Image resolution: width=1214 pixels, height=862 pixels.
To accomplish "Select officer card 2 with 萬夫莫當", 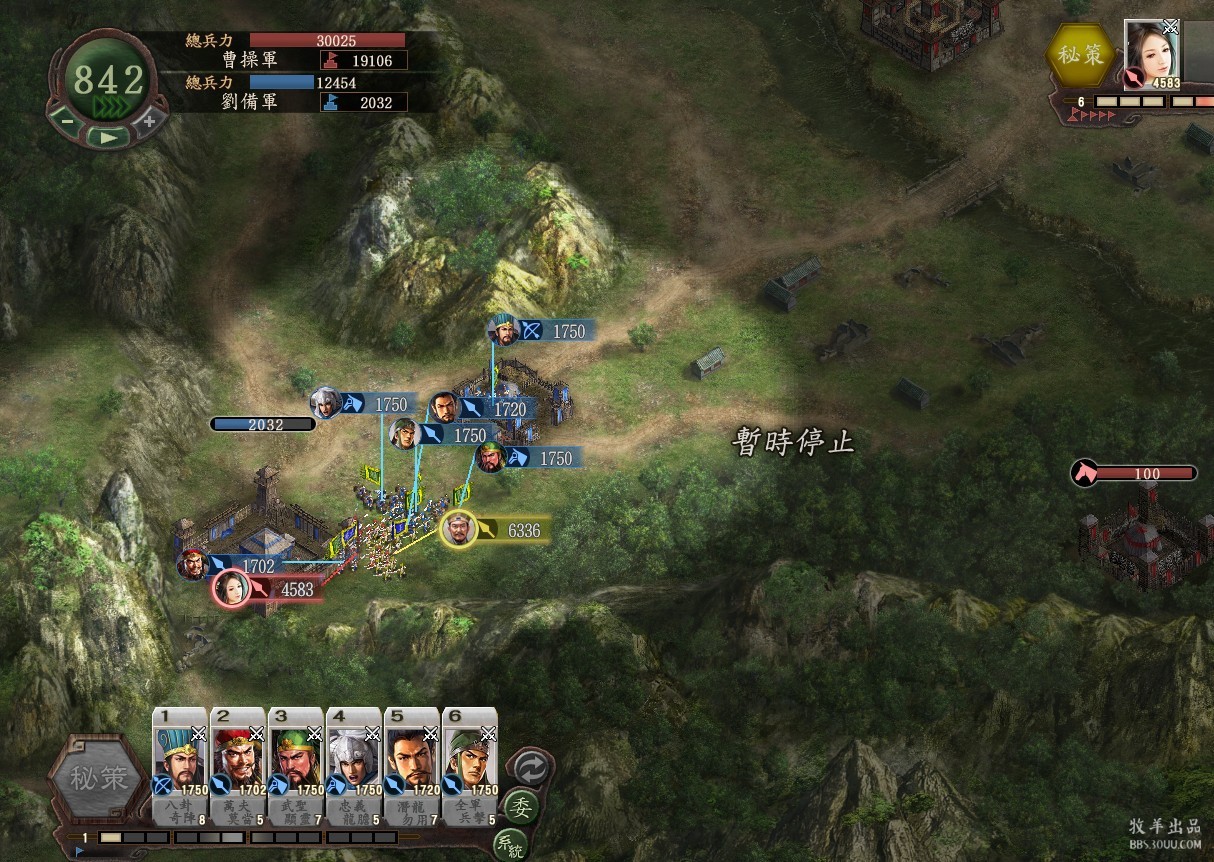I will point(239,766).
